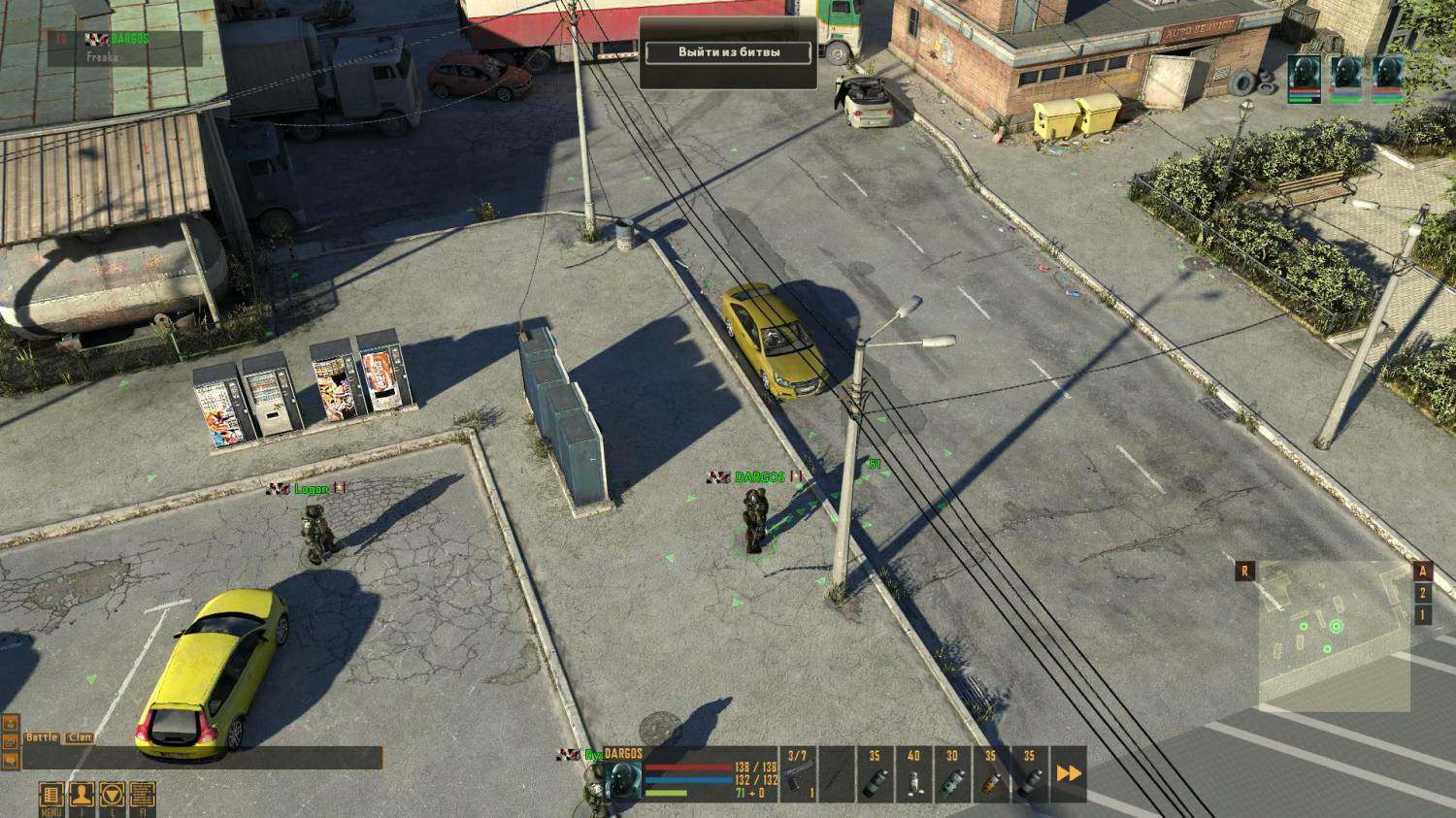End turn with the double-arrow button
1456x818 pixels.
point(1069,774)
